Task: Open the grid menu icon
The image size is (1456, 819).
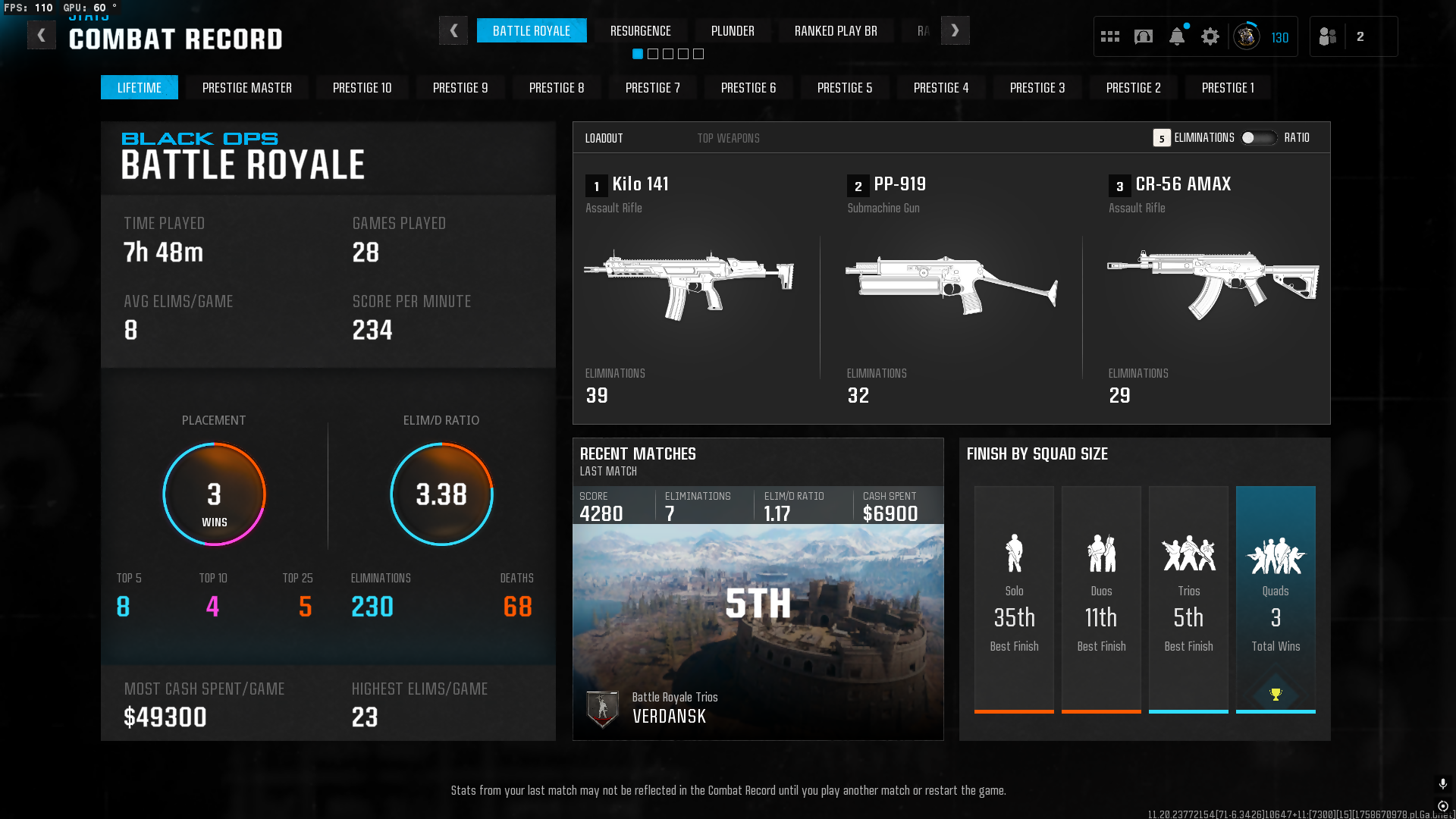Action: point(1110,36)
